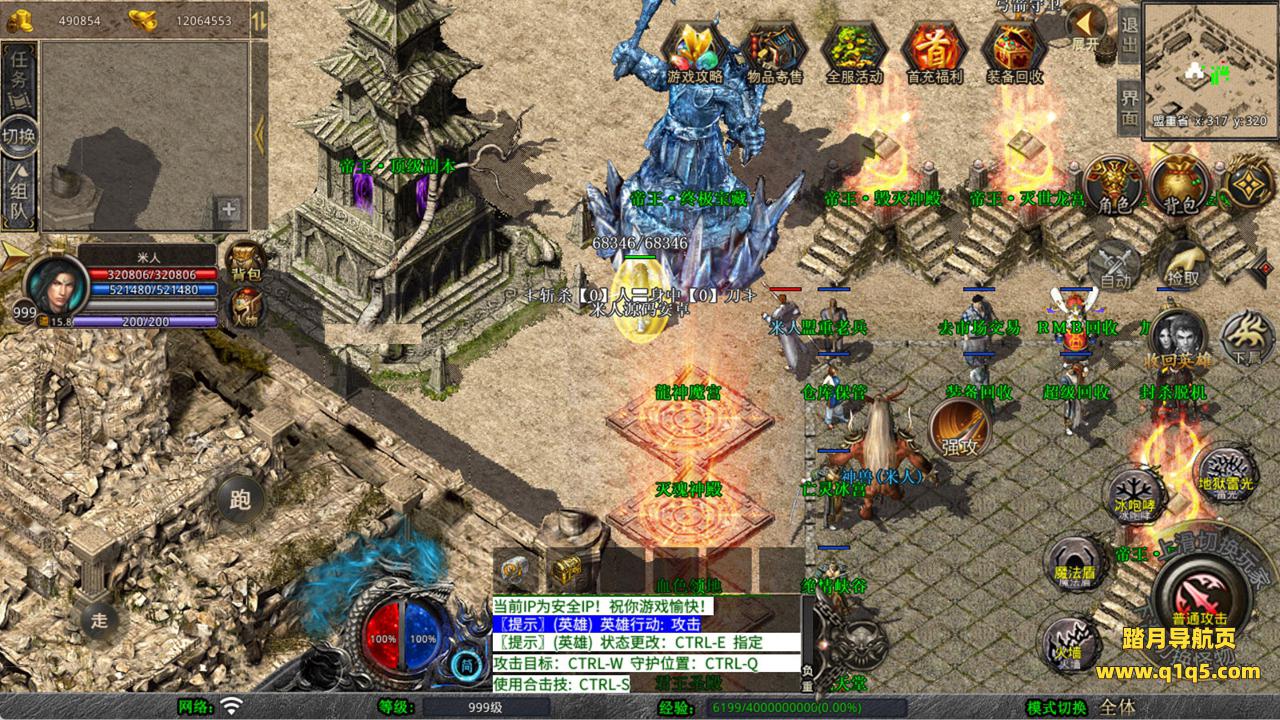Screen dimensions: 1280x720
Task: Open the 物品寄售 item consignment icon
Action: 775,48
